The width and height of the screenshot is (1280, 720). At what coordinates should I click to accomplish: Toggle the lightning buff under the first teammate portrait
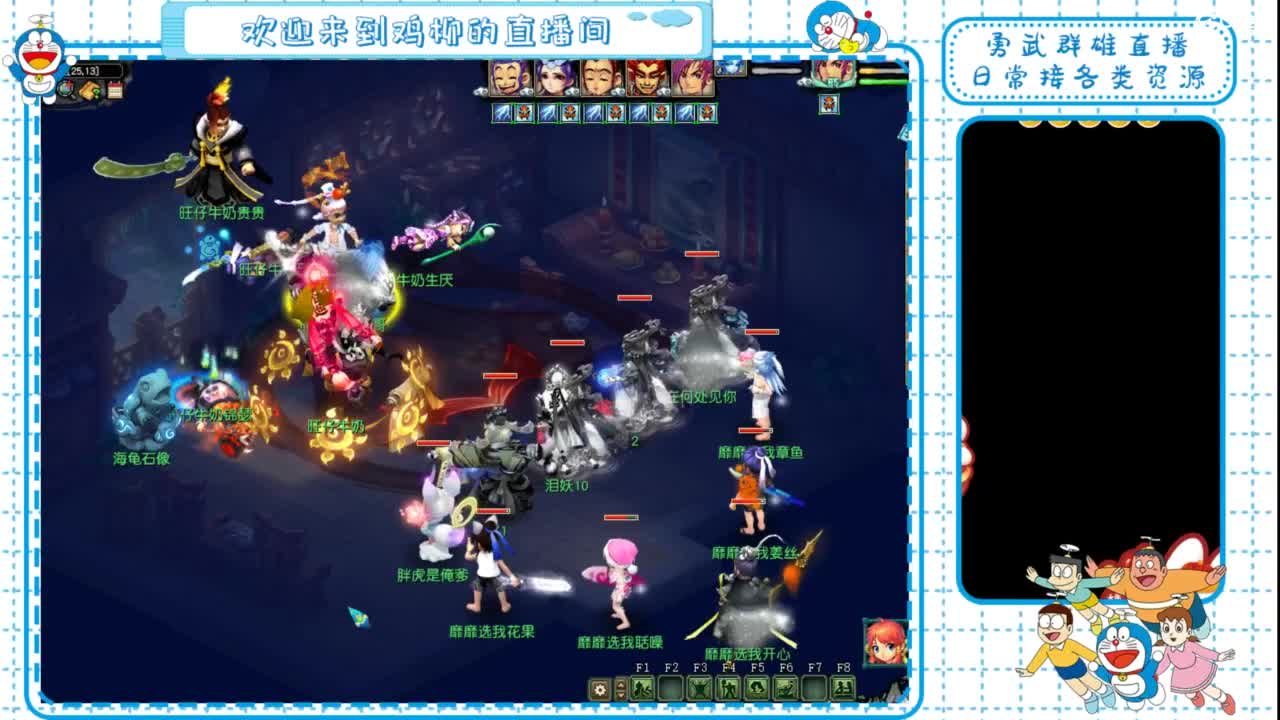(502, 111)
